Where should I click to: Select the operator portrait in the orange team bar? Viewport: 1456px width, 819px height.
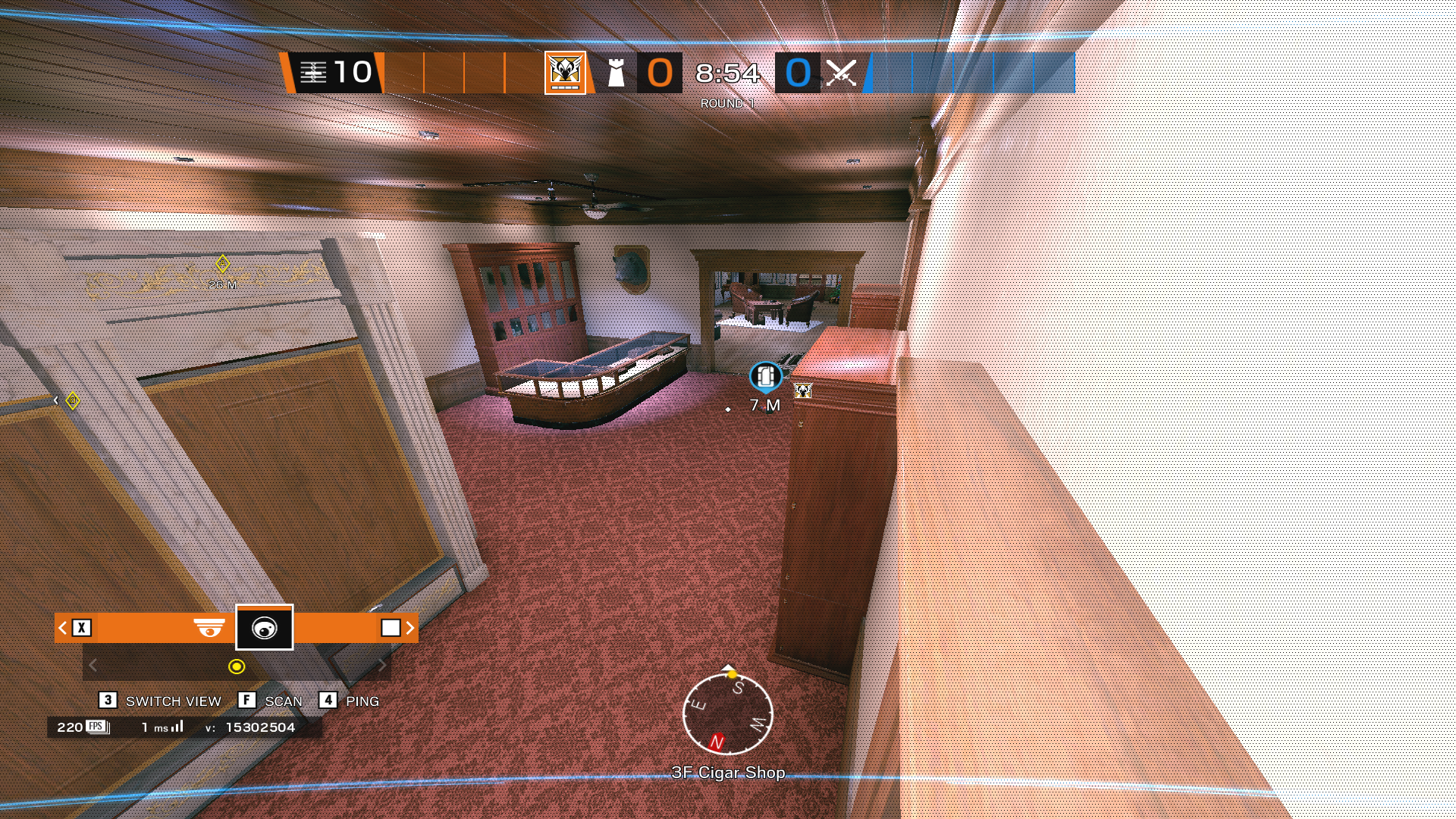pos(565,73)
